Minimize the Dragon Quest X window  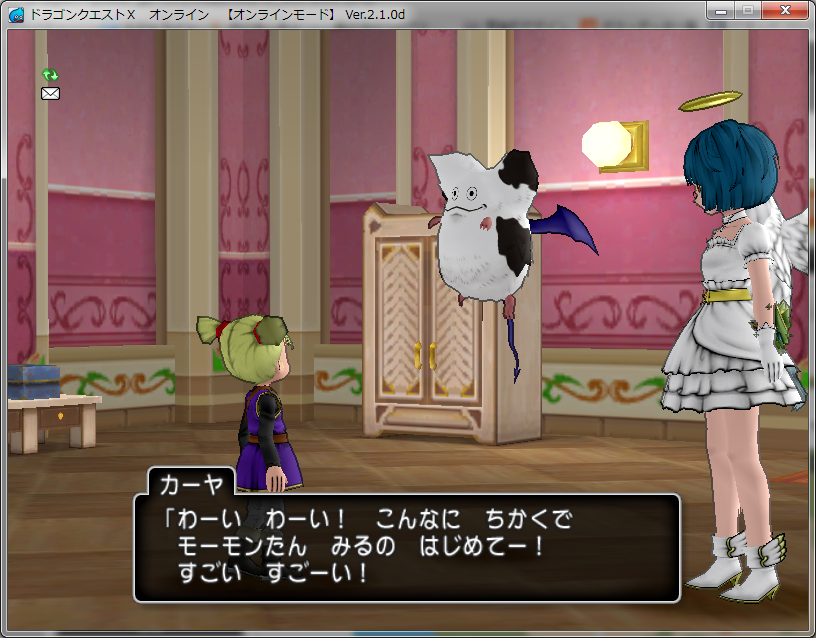point(722,10)
